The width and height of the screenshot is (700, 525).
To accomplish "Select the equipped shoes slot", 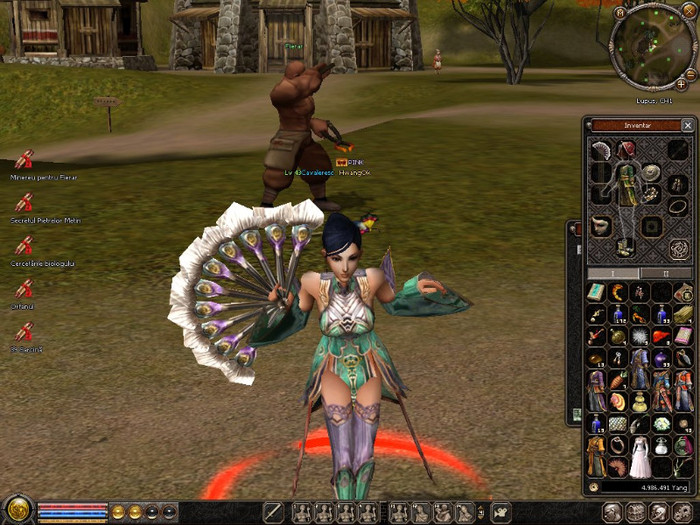I will 626,246.
